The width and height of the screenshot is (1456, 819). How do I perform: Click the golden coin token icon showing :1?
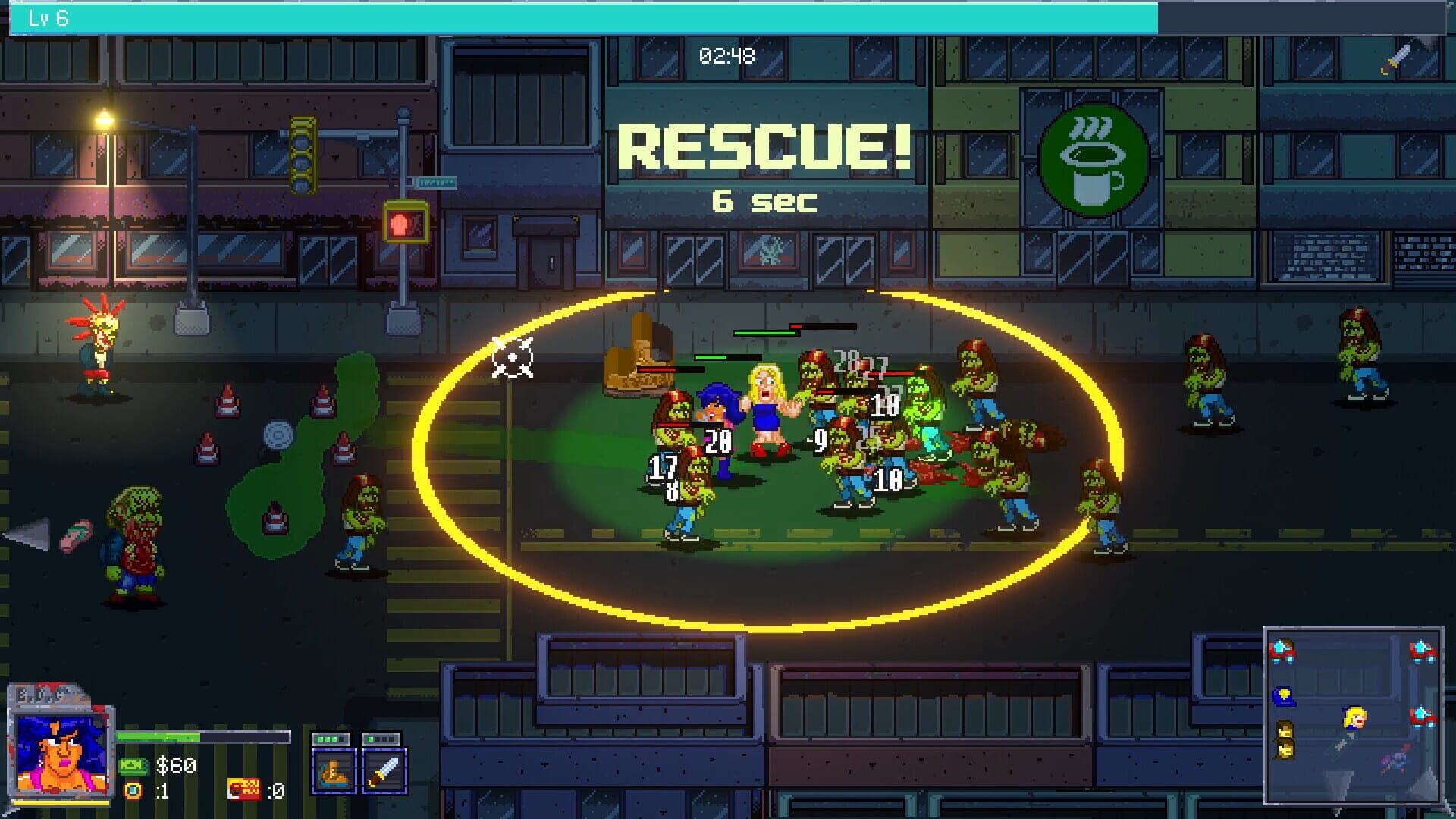tap(134, 791)
